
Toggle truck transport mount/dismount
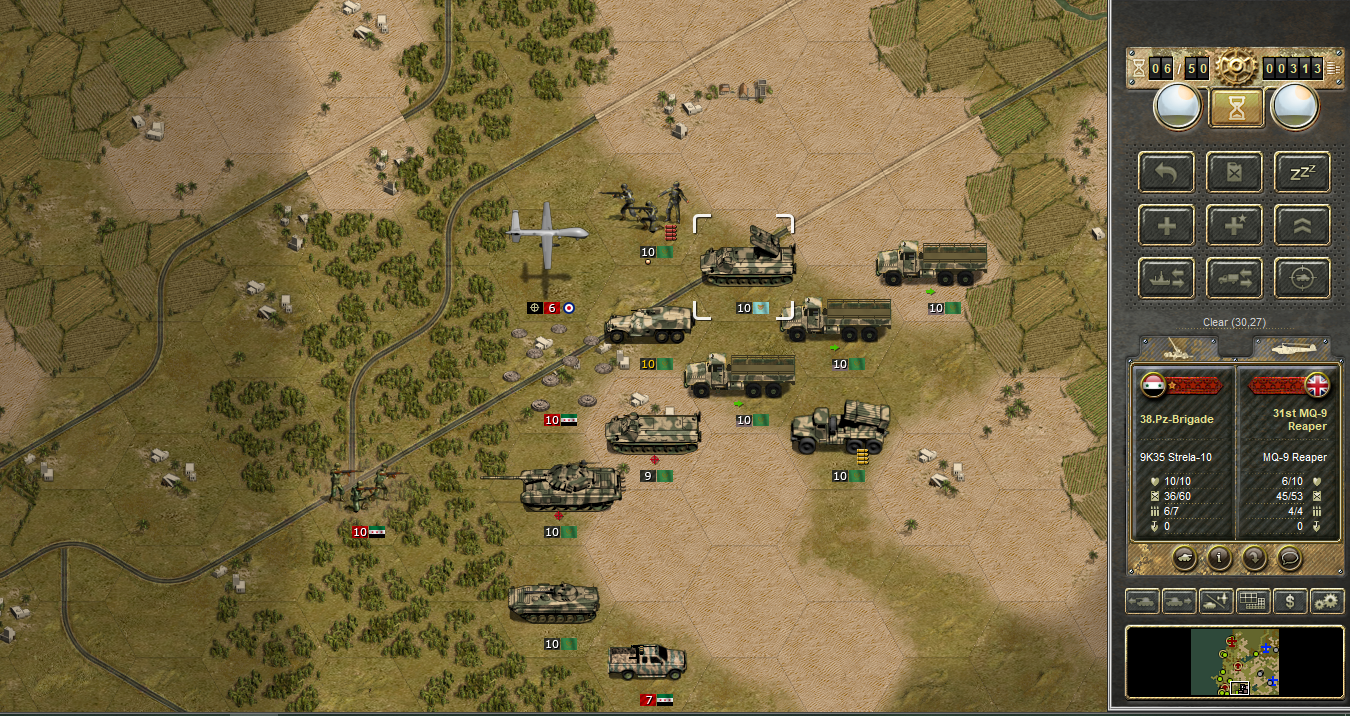pyautogui.click(x=1236, y=277)
